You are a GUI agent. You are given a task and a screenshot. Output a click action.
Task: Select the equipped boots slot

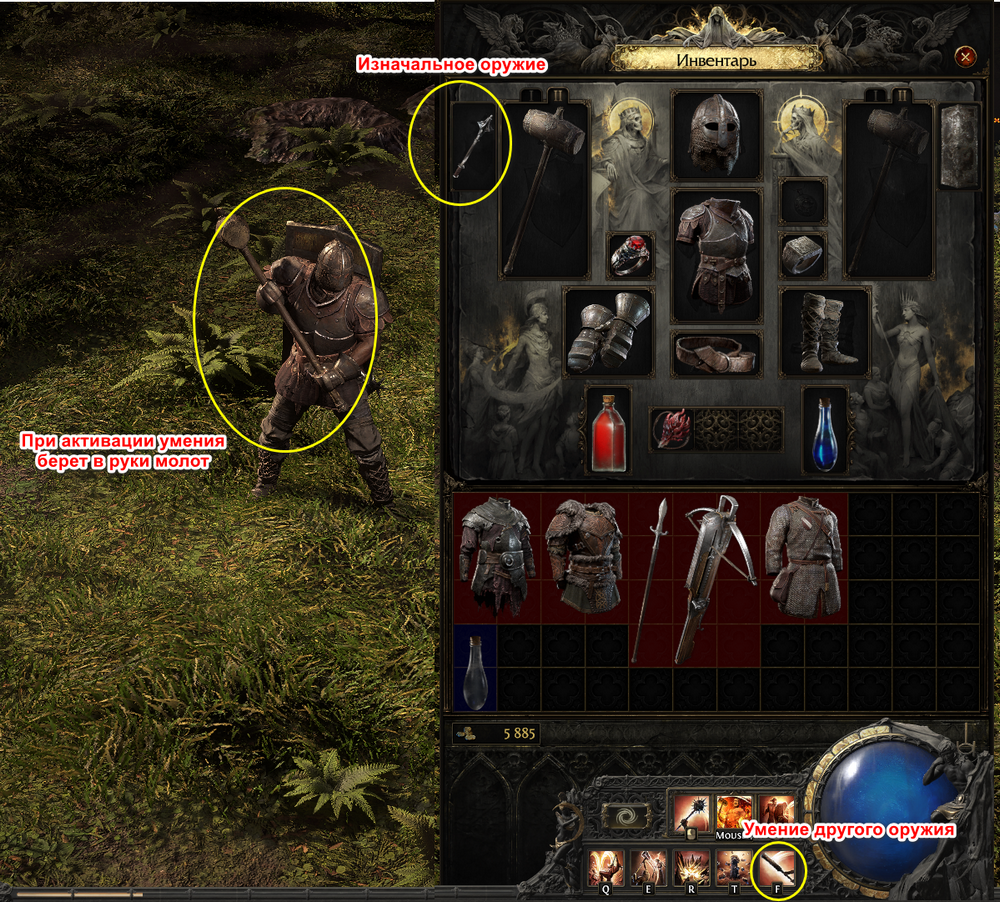pyautogui.click(x=824, y=332)
